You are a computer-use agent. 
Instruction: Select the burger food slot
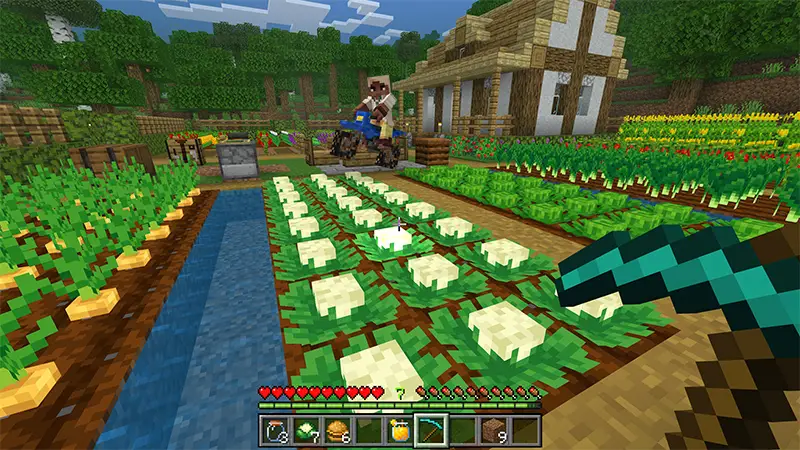pos(338,431)
